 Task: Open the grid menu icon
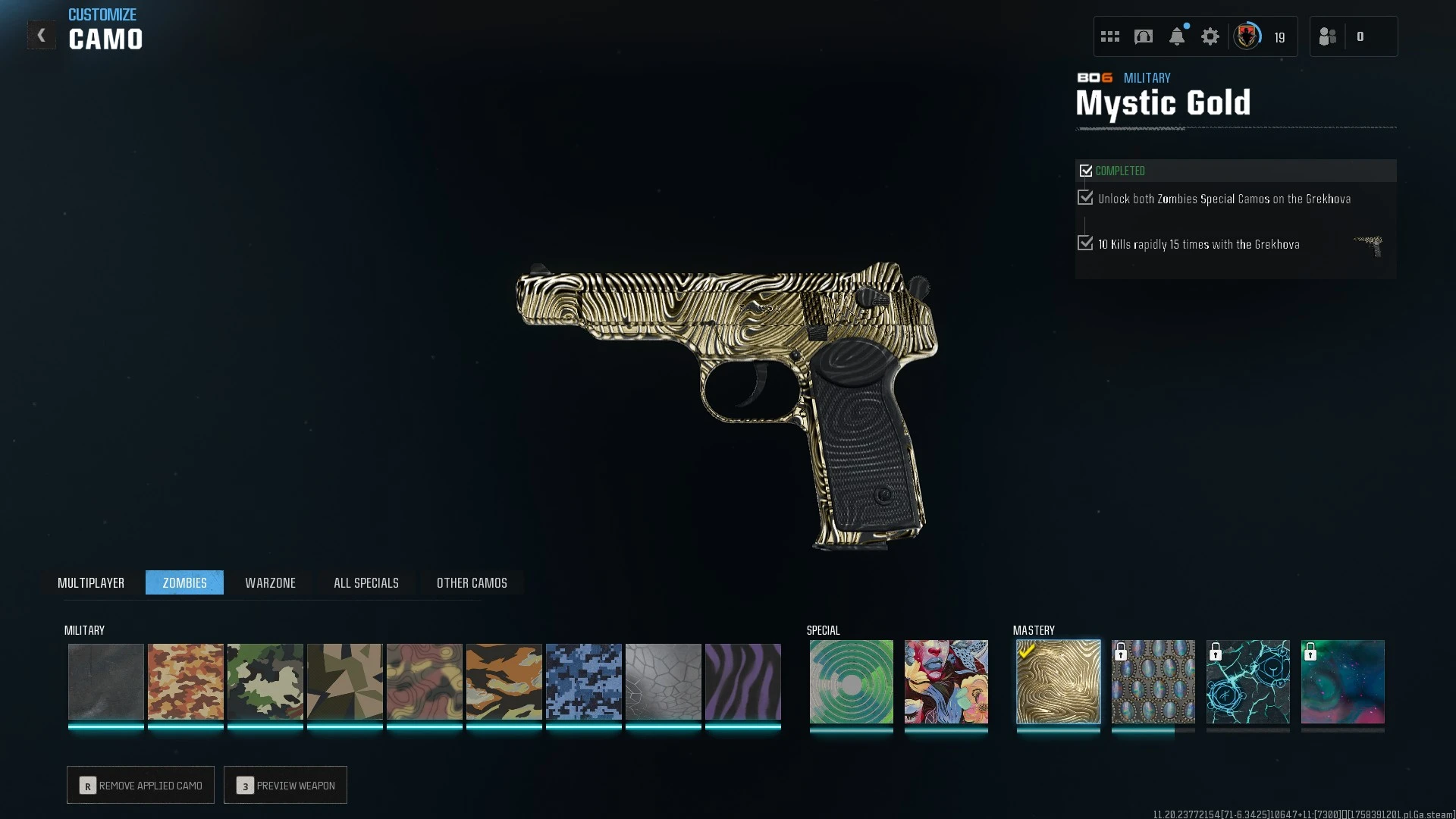point(1110,36)
